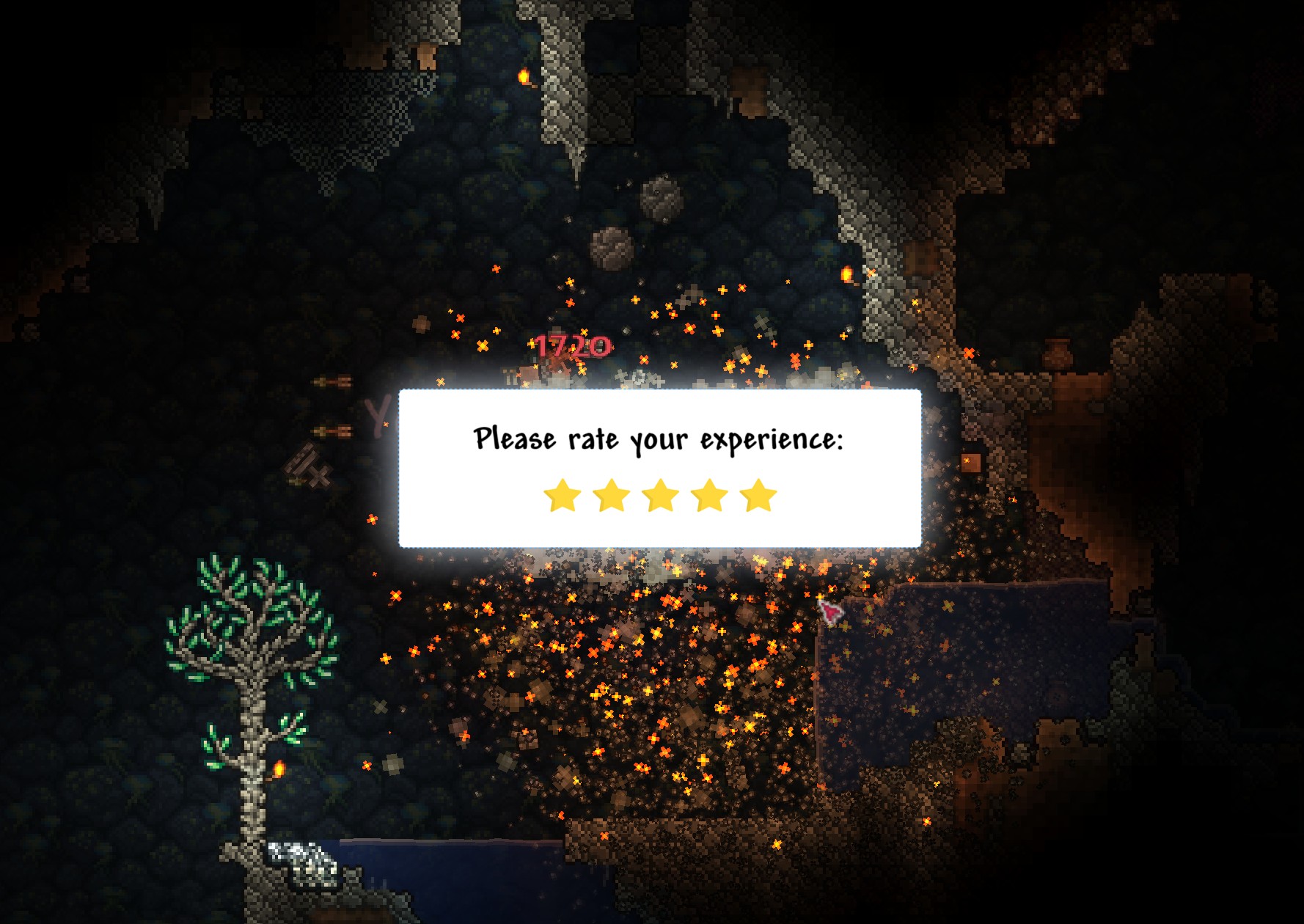Rate the experience one star
This screenshot has width=1304, height=924.
(x=563, y=496)
